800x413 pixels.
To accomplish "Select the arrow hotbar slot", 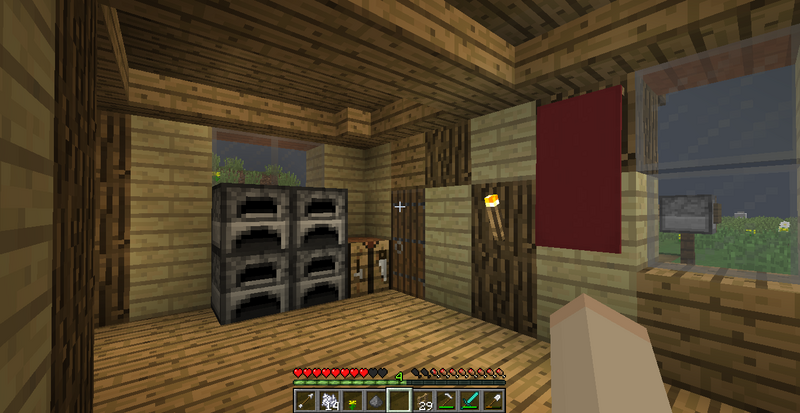I will 305,401.
